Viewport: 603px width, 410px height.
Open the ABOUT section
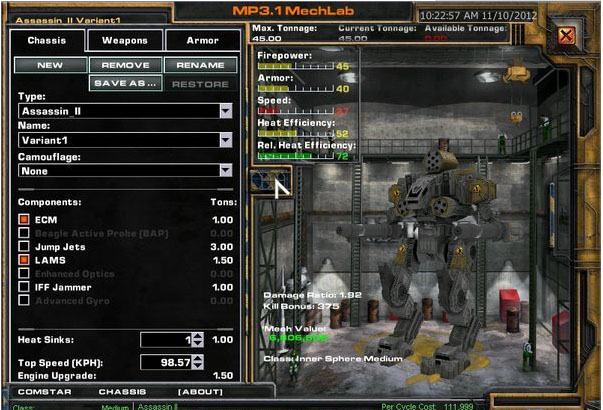pyautogui.click(x=200, y=391)
